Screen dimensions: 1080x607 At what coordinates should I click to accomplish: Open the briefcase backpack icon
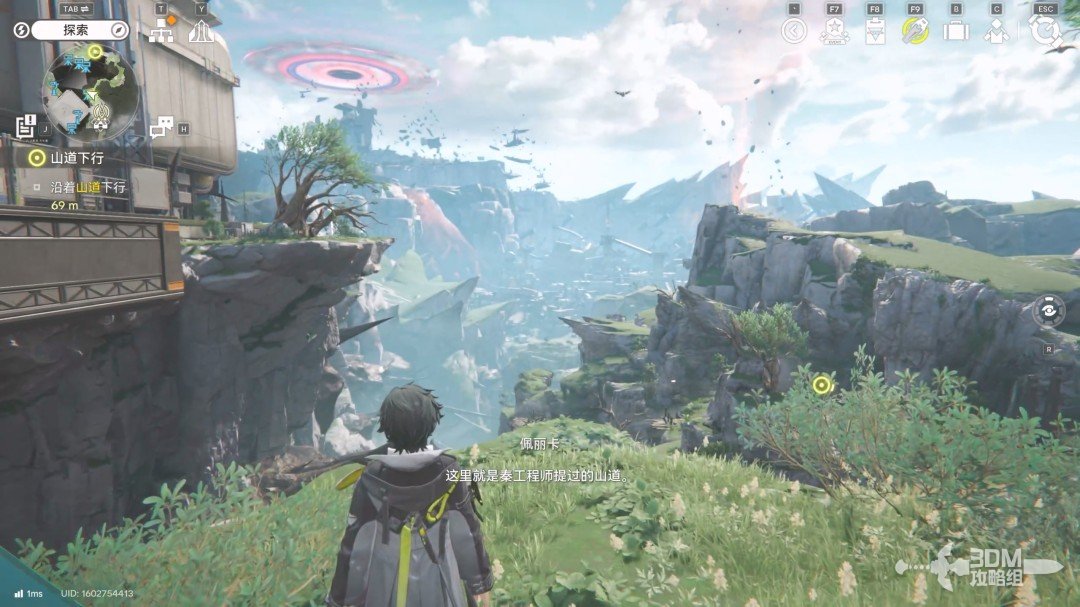(x=956, y=31)
